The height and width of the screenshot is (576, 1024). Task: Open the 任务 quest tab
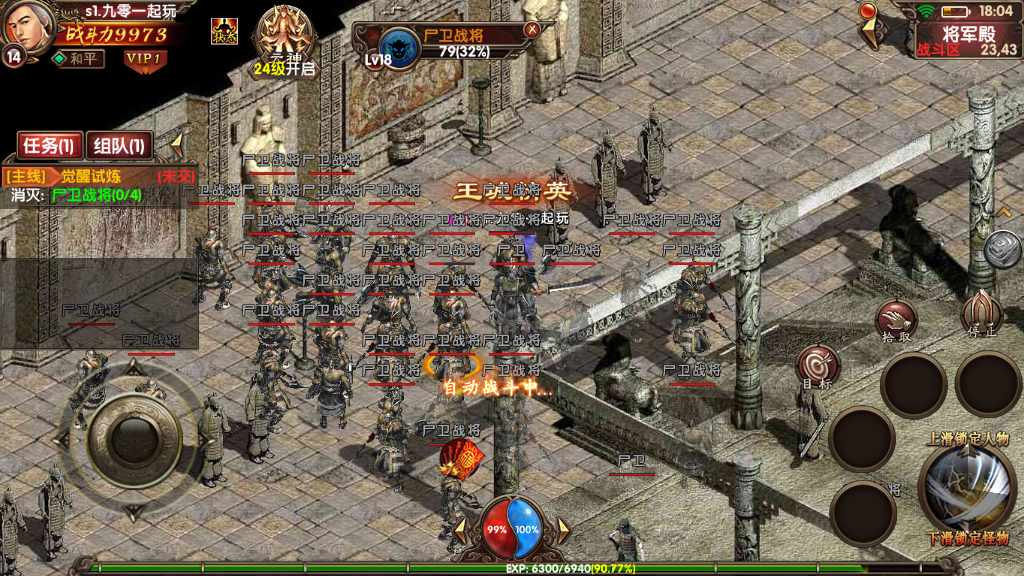pos(49,146)
